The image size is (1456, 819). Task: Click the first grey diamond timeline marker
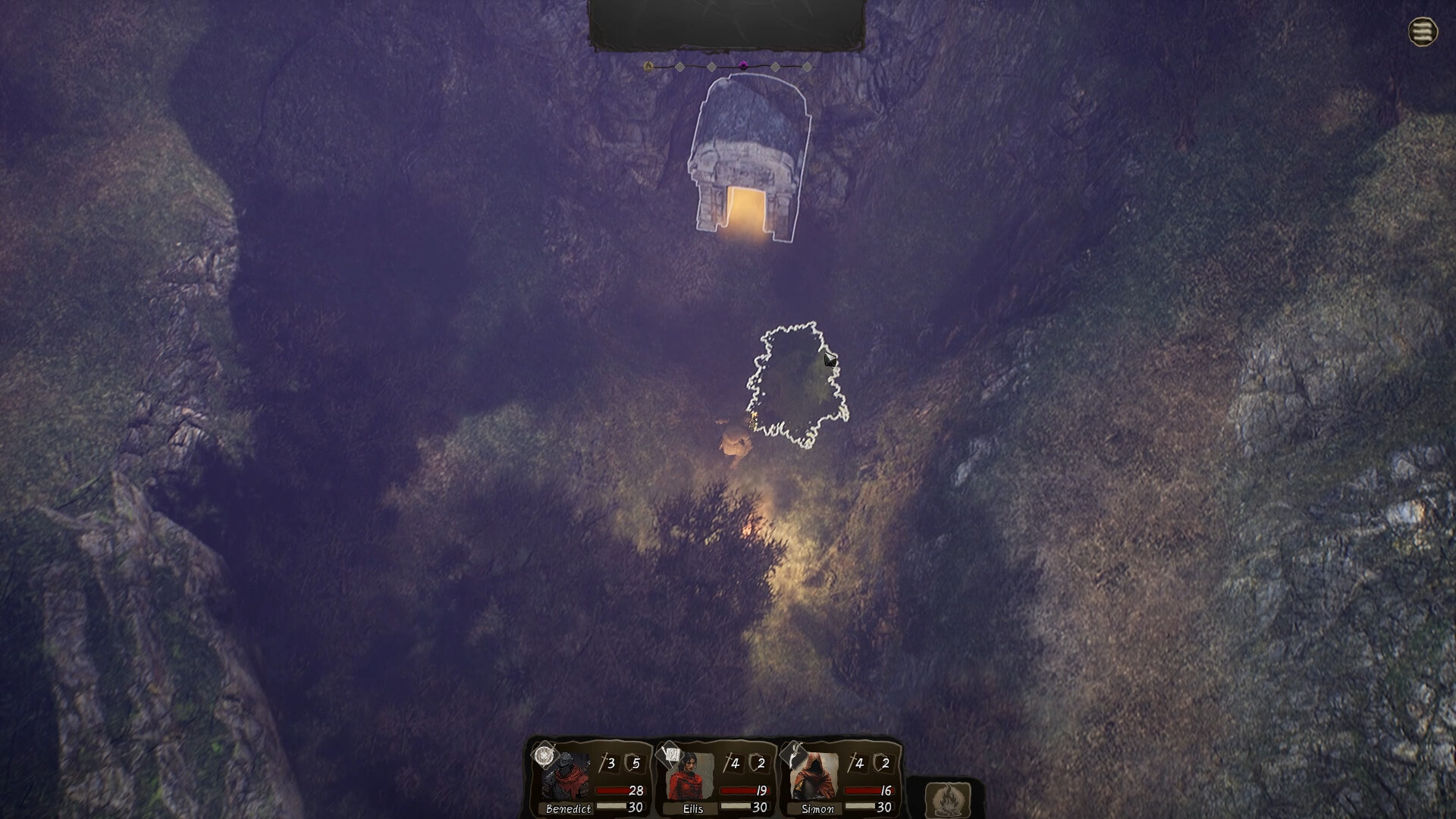pyautogui.click(x=680, y=66)
